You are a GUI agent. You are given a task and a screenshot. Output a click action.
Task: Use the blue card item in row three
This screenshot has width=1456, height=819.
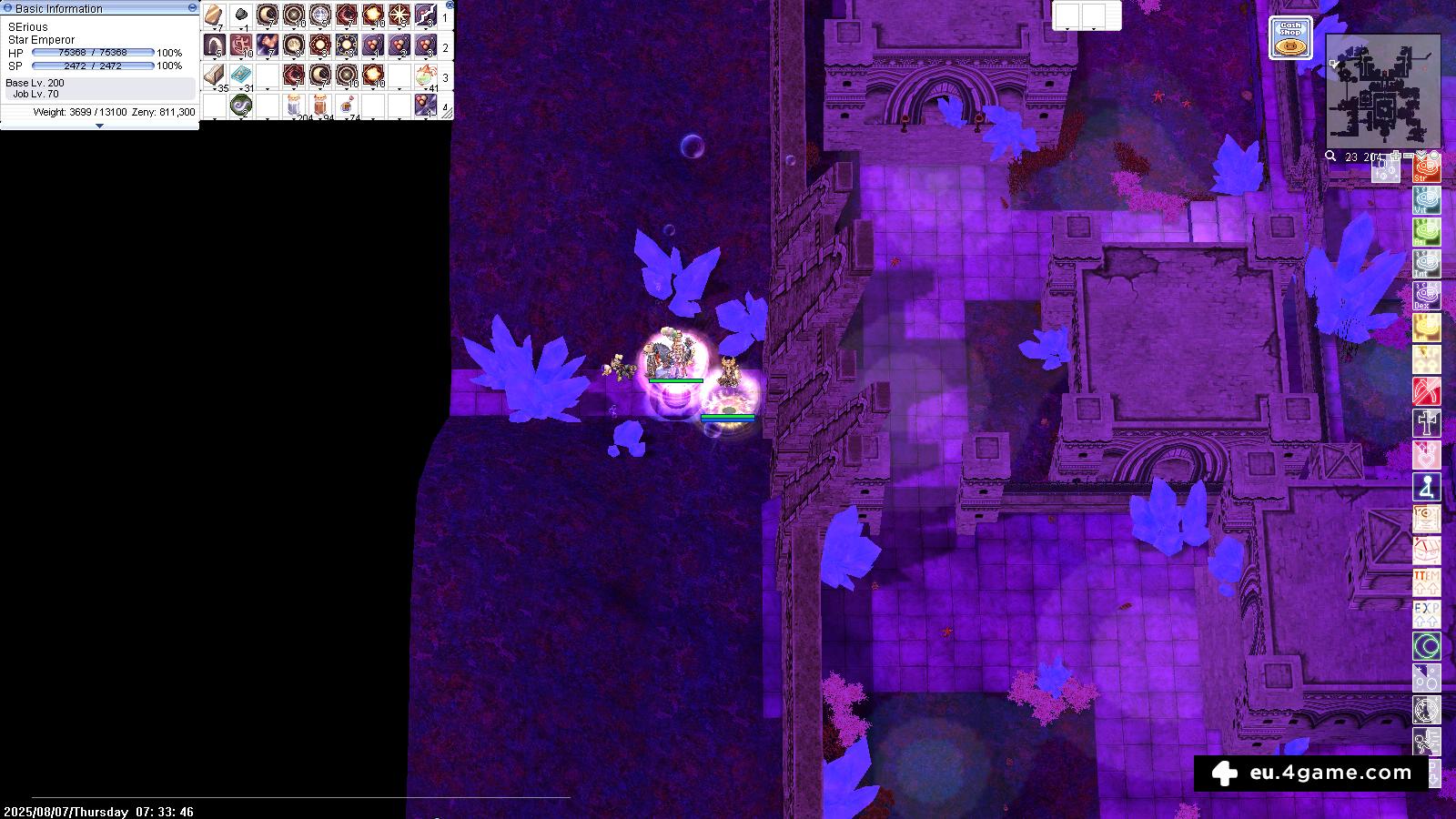pyautogui.click(x=241, y=75)
